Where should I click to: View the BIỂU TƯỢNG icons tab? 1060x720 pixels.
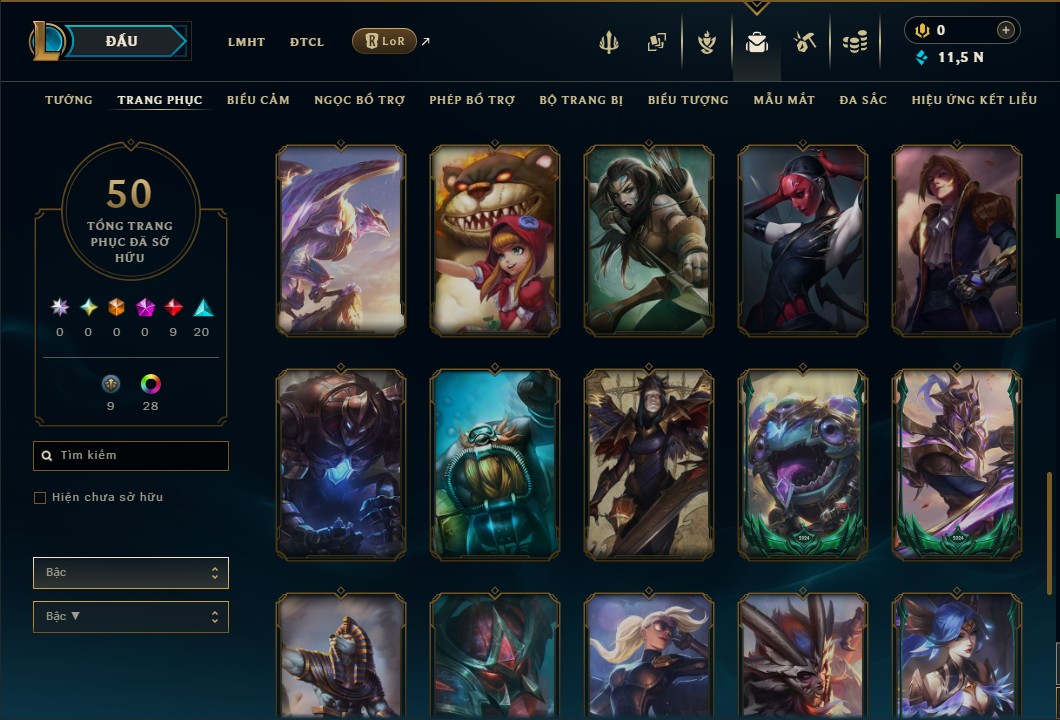pyautogui.click(x=688, y=100)
